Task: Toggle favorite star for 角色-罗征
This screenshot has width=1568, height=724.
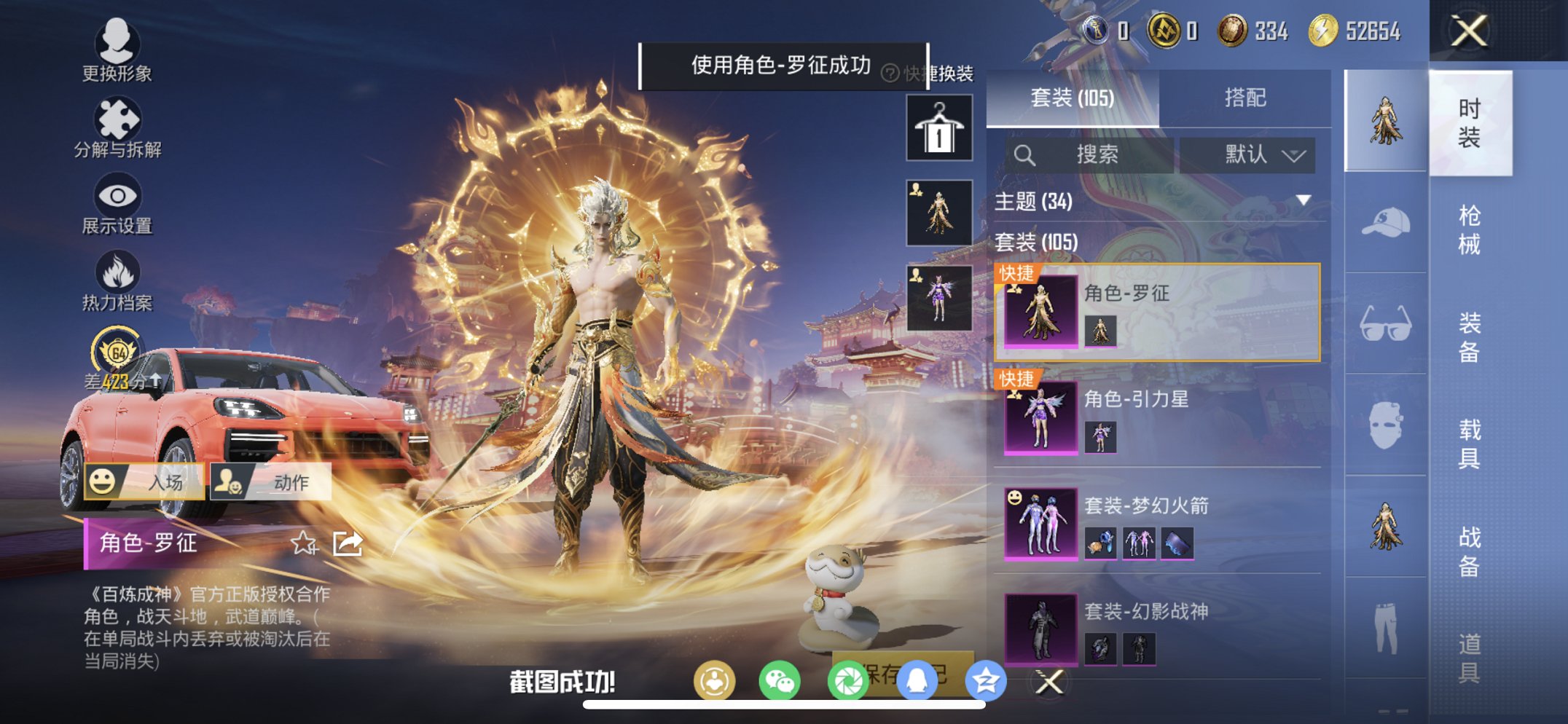Action: pos(305,543)
